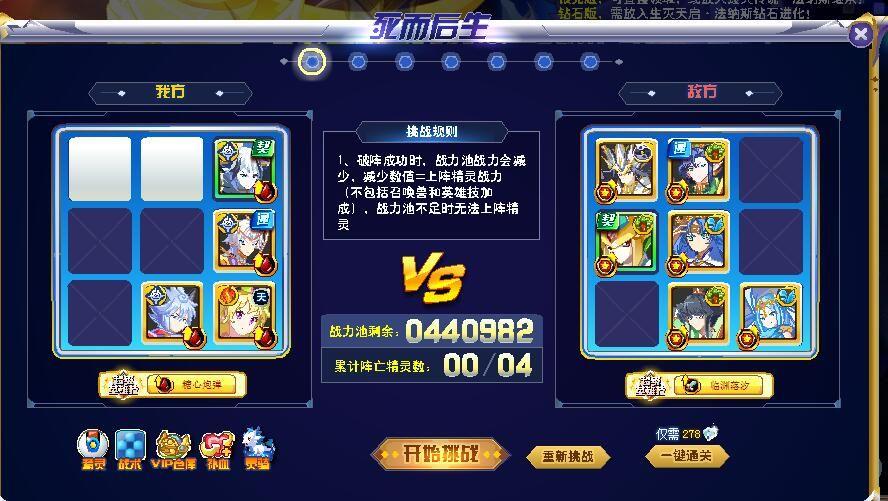
Task: Open the 精灵 capsule icon
Action: click(x=94, y=449)
